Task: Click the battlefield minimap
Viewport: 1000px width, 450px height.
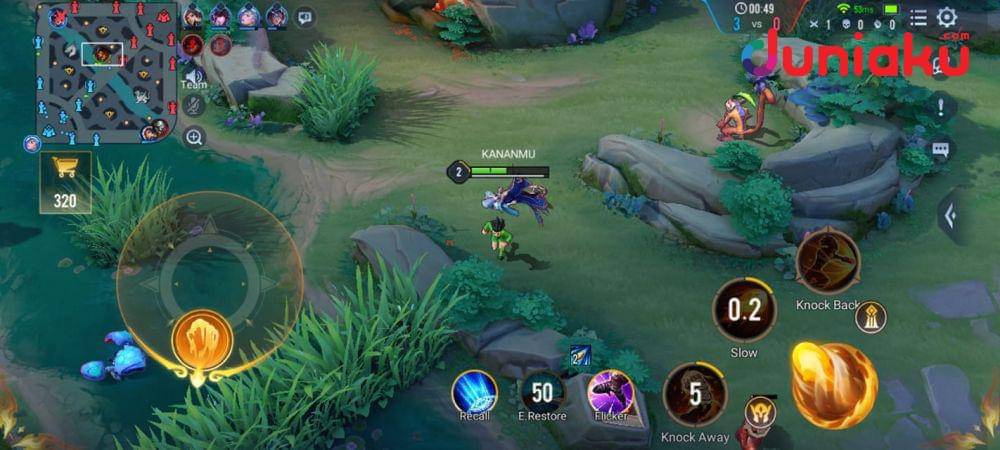Action: click(x=105, y=72)
